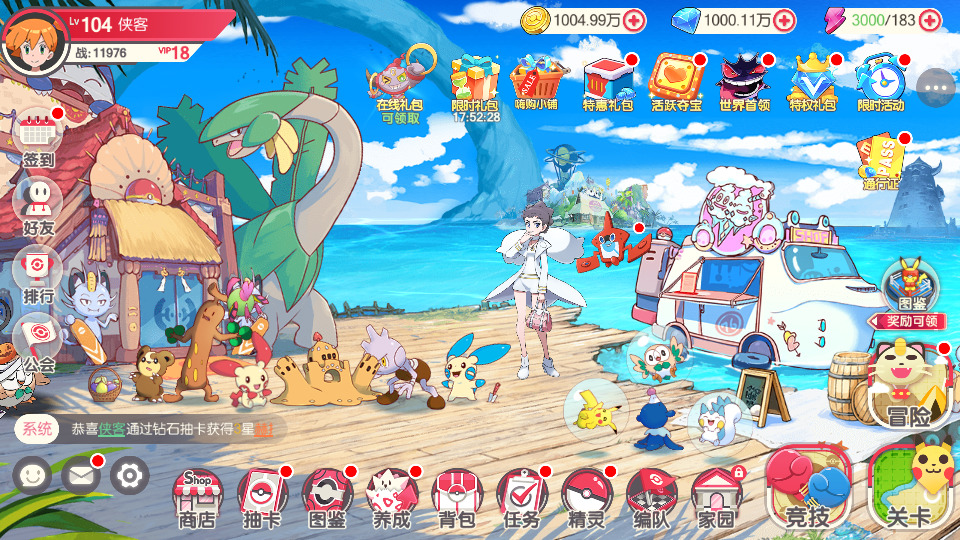Open the 编队 team formation menu
The width and height of the screenshot is (960, 540).
[651, 496]
